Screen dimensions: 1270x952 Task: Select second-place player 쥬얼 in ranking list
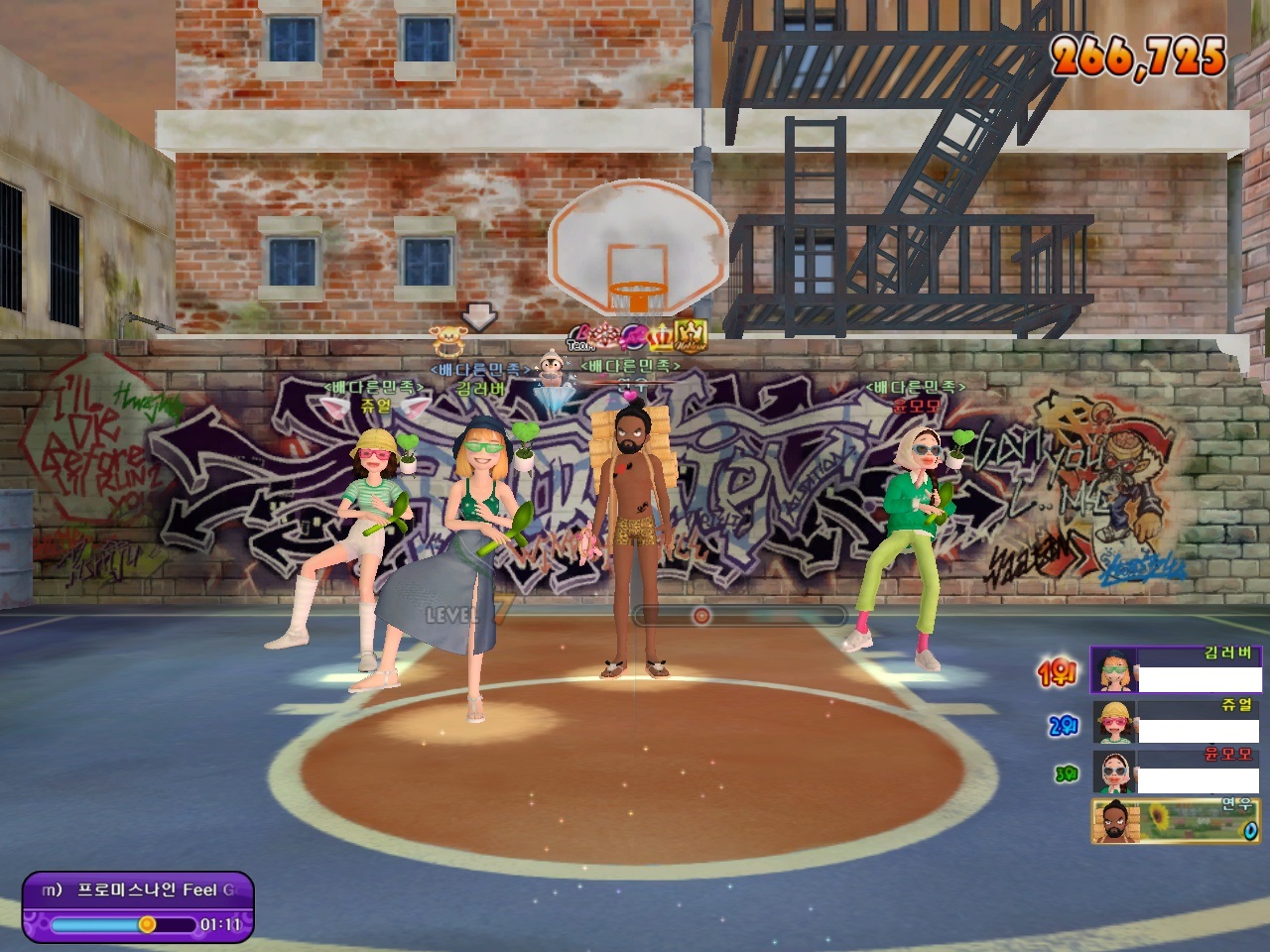click(x=1178, y=721)
